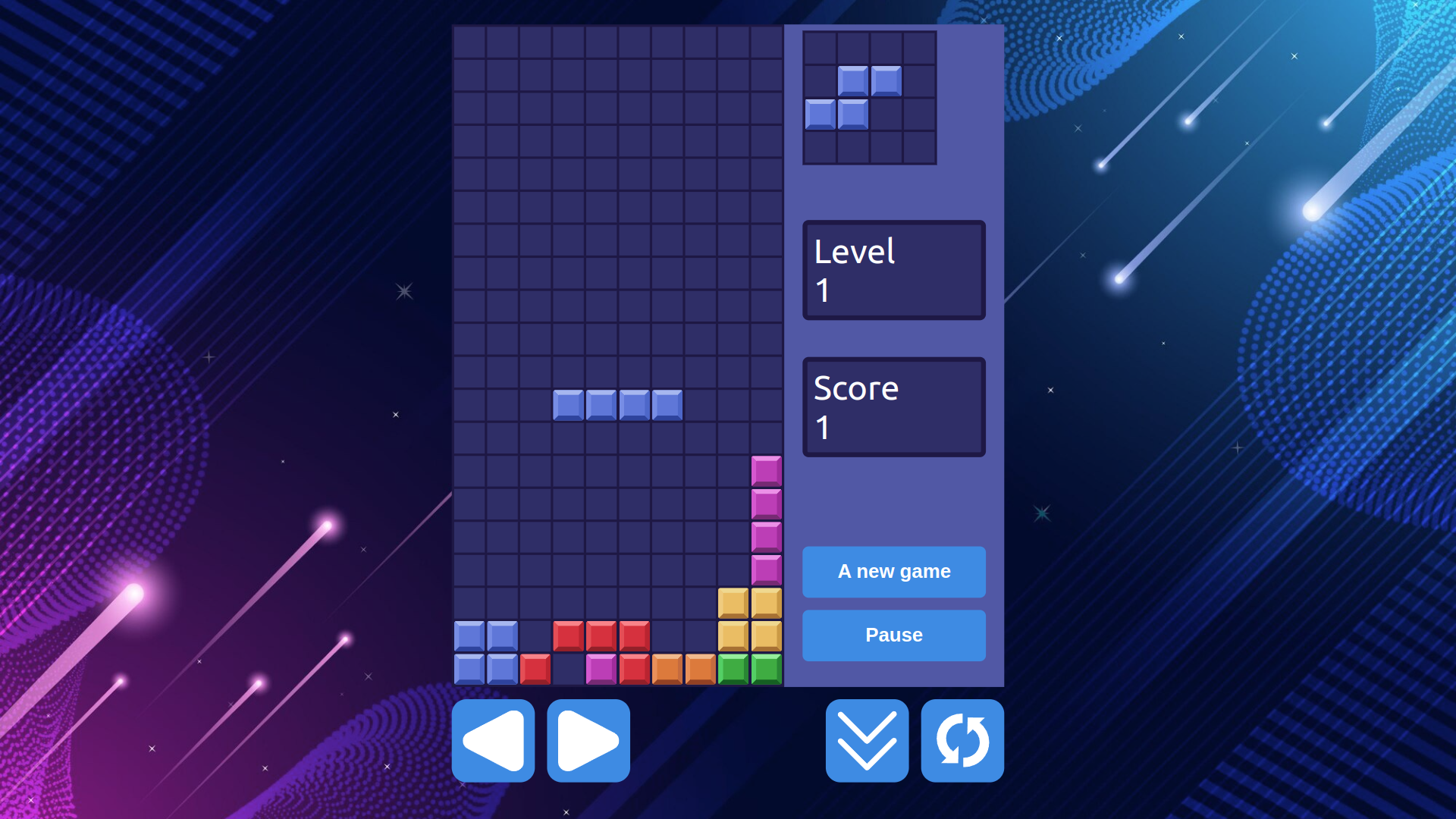
Task: Select the rotate piece icon
Action: [x=962, y=741]
